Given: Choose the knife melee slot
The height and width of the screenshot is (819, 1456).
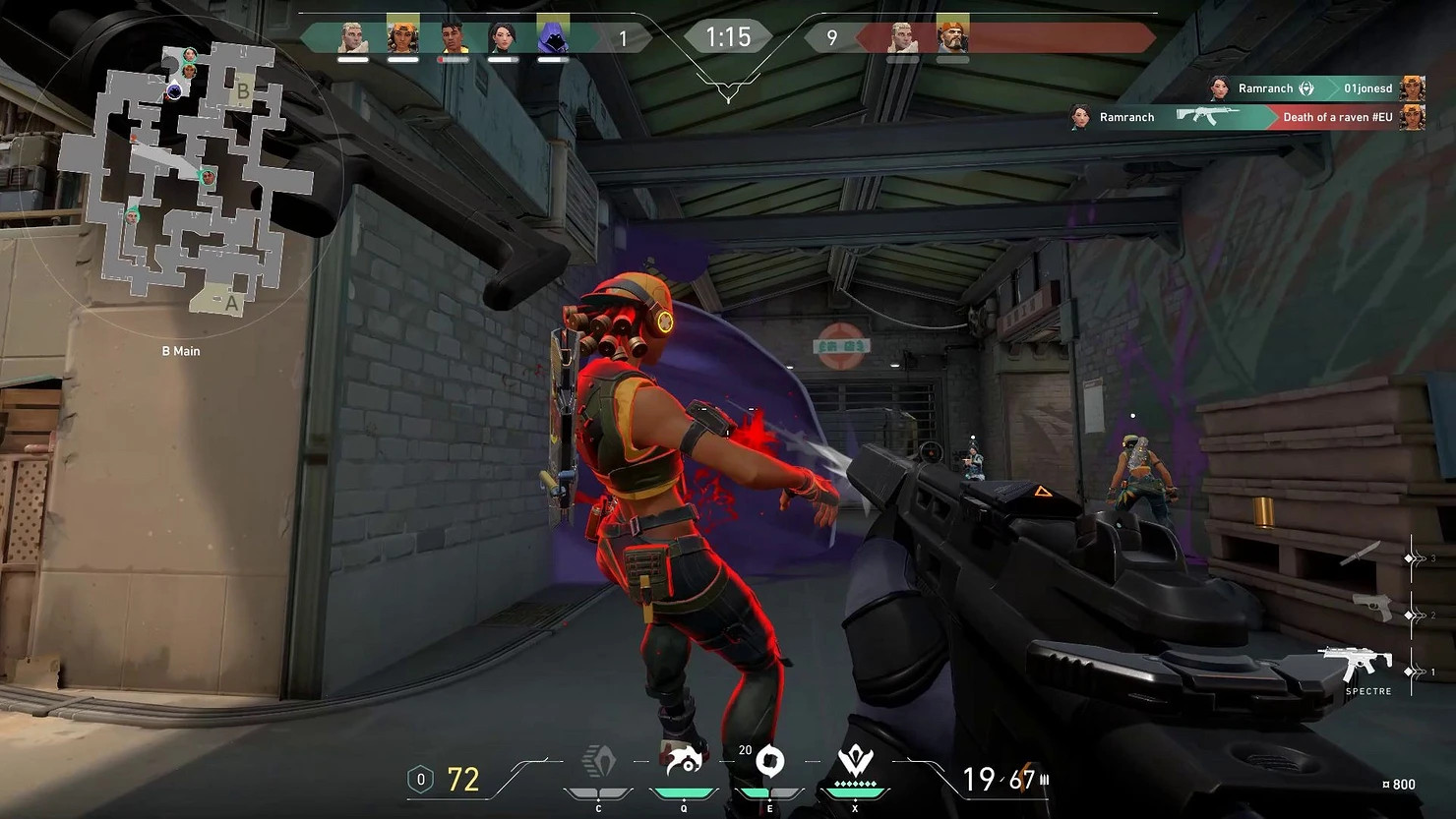Looking at the screenshot, I should [x=1362, y=554].
